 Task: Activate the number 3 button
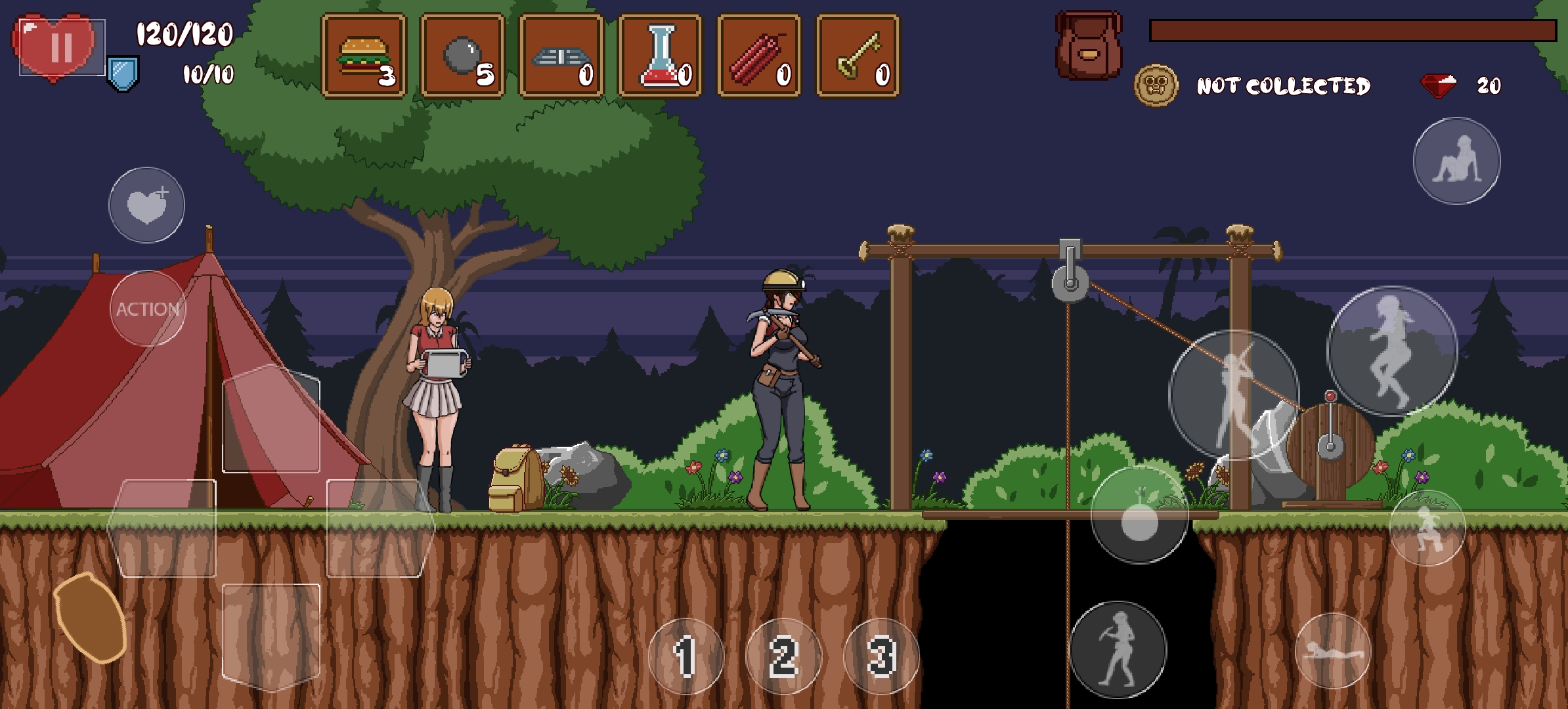pos(881,656)
